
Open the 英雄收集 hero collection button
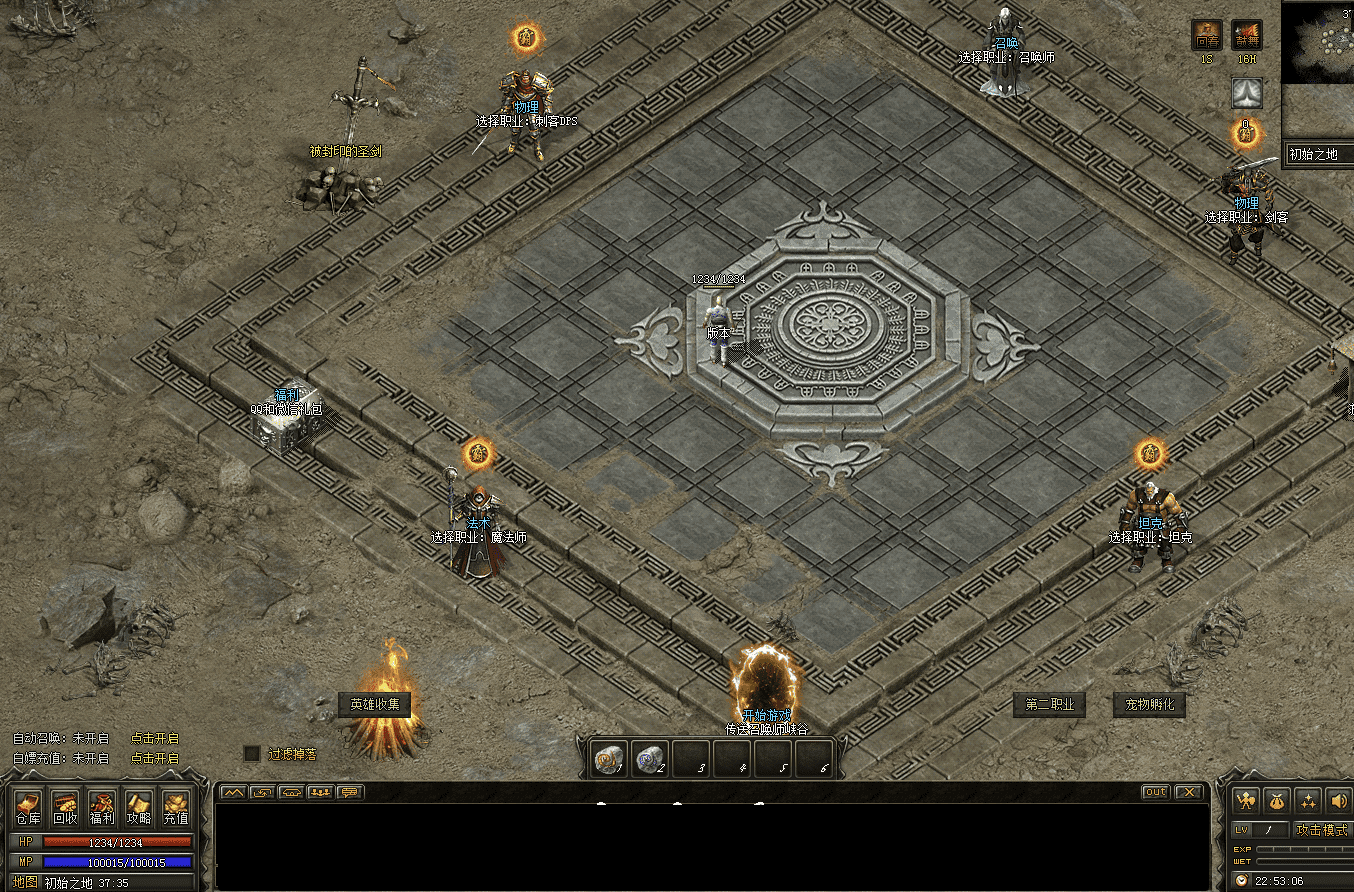tap(375, 704)
